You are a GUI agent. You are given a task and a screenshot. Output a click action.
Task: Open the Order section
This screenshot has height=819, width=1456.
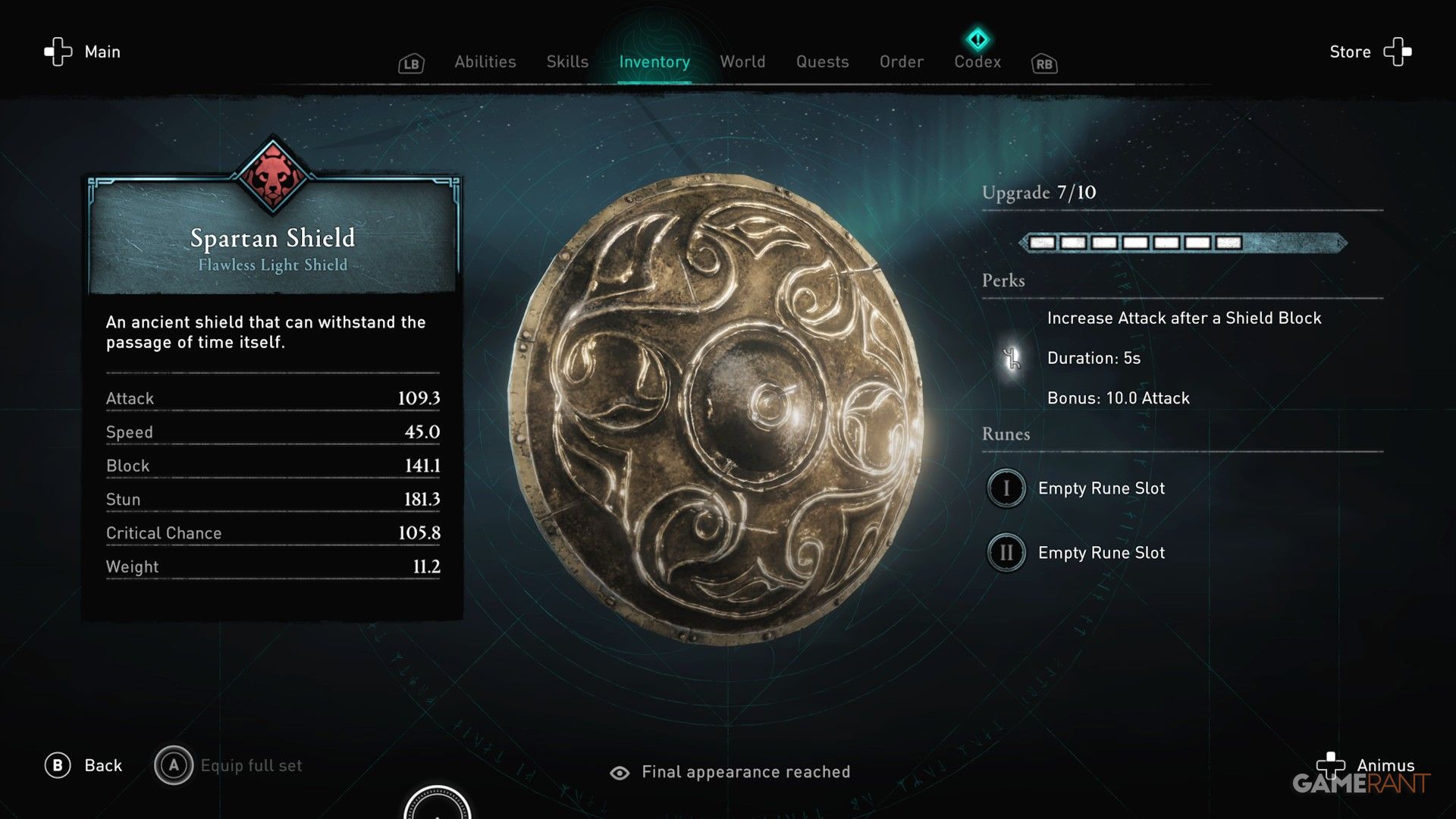click(x=901, y=62)
